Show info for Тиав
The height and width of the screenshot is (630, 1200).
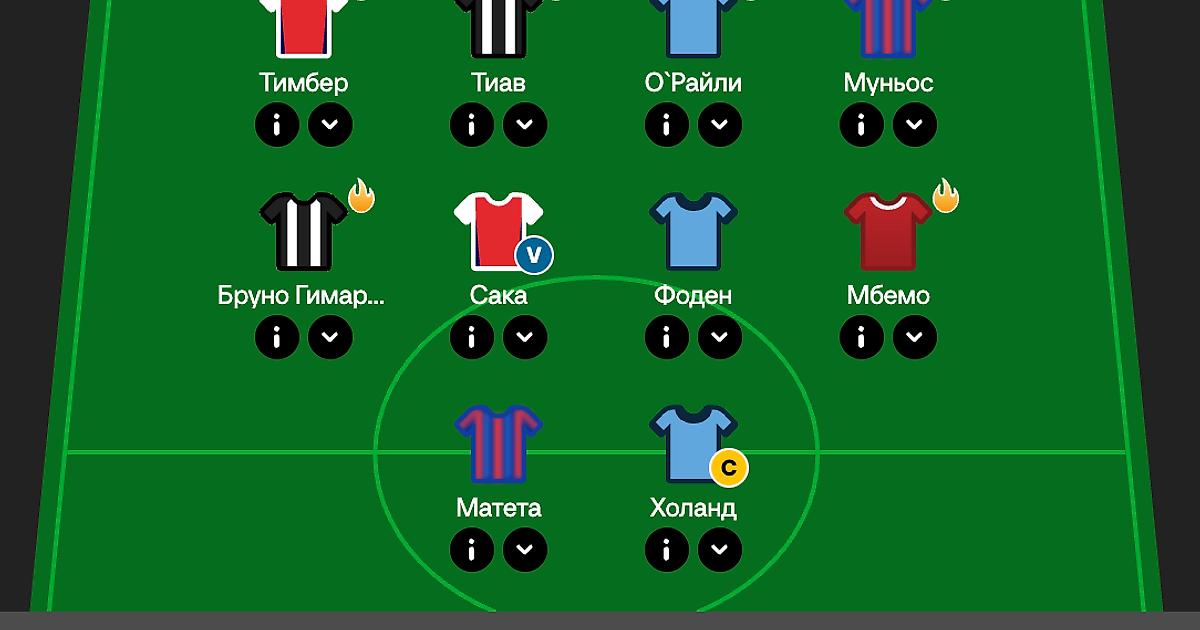click(x=472, y=125)
